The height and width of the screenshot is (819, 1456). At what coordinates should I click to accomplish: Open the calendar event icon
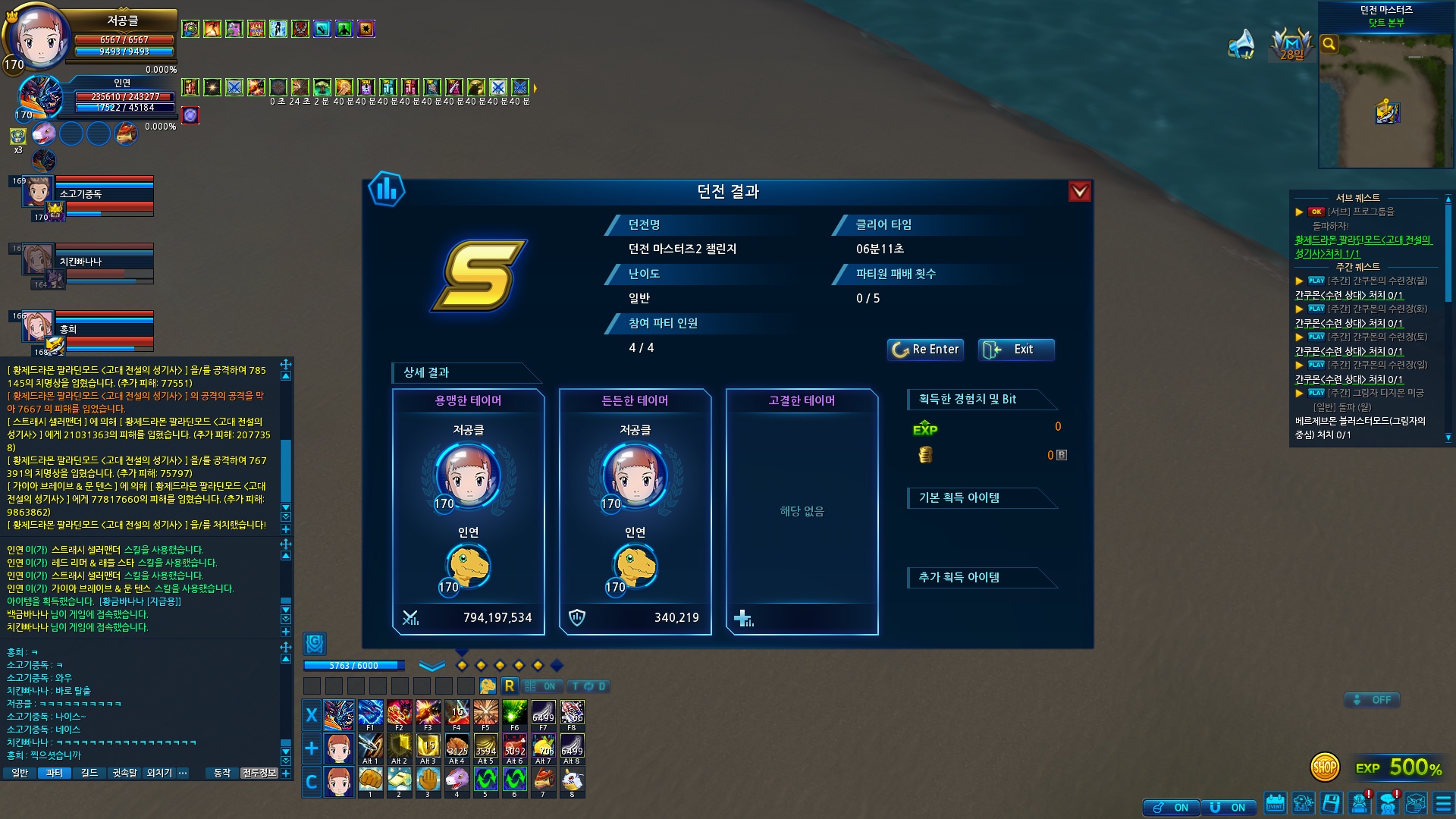coord(1275,803)
